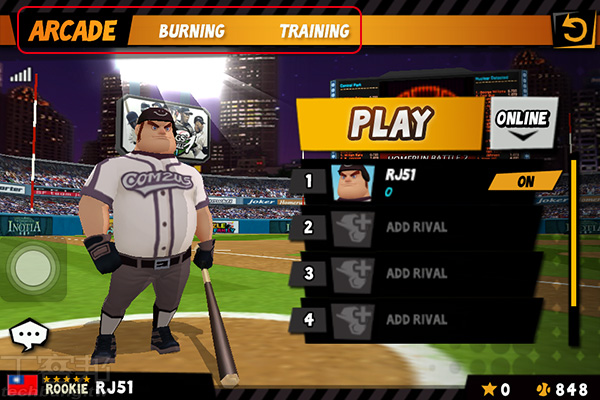Go back with the return arrow
This screenshot has width=600, height=400.
[x=573, y=30]
